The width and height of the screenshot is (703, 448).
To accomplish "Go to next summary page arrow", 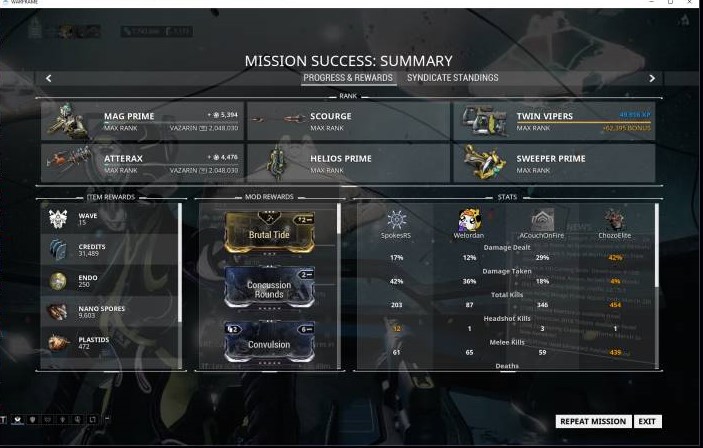I will pos(652,78).
